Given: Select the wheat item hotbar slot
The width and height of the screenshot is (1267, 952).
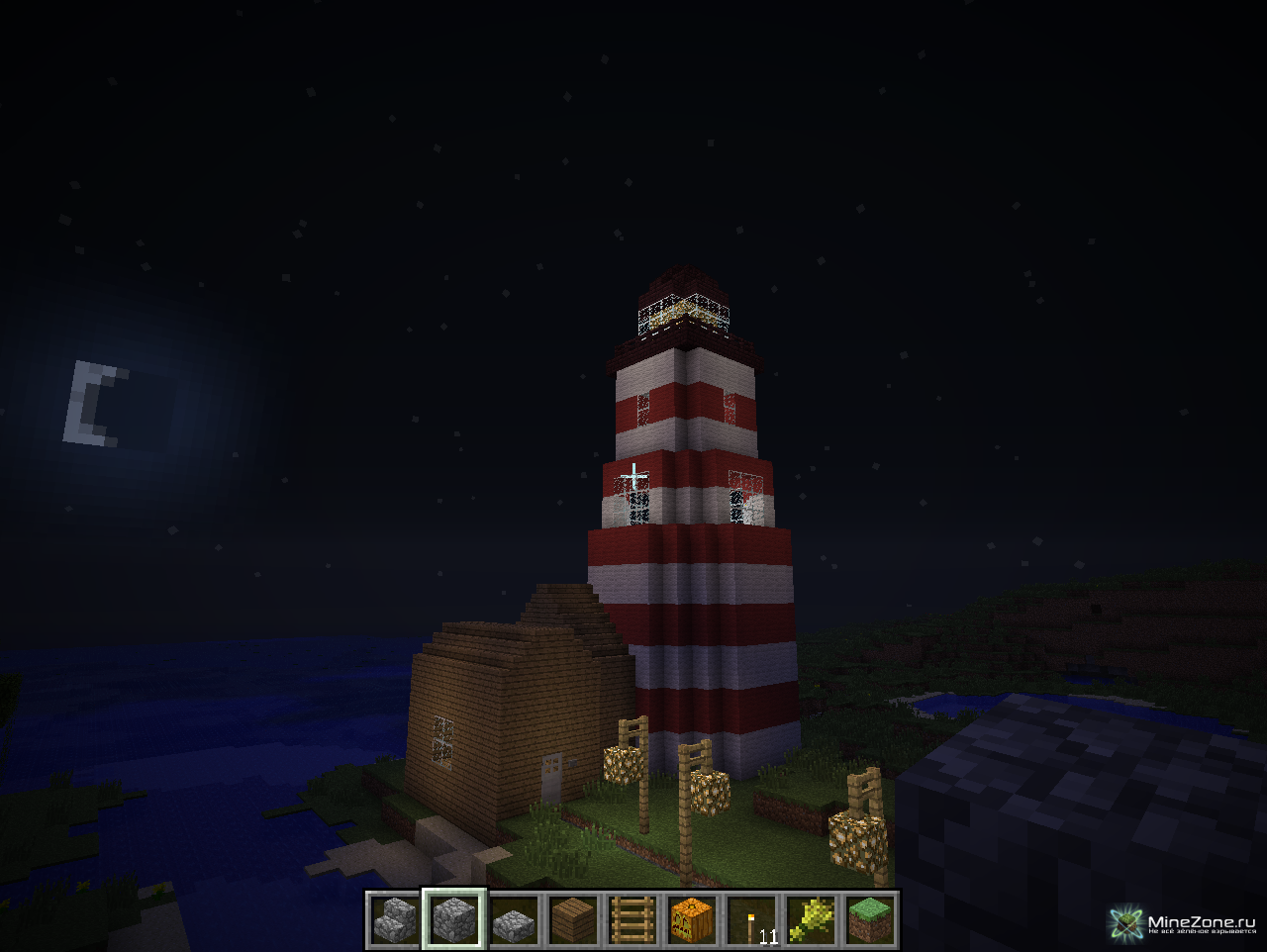Looking at the screenshot, I should [x=811, y=920].
